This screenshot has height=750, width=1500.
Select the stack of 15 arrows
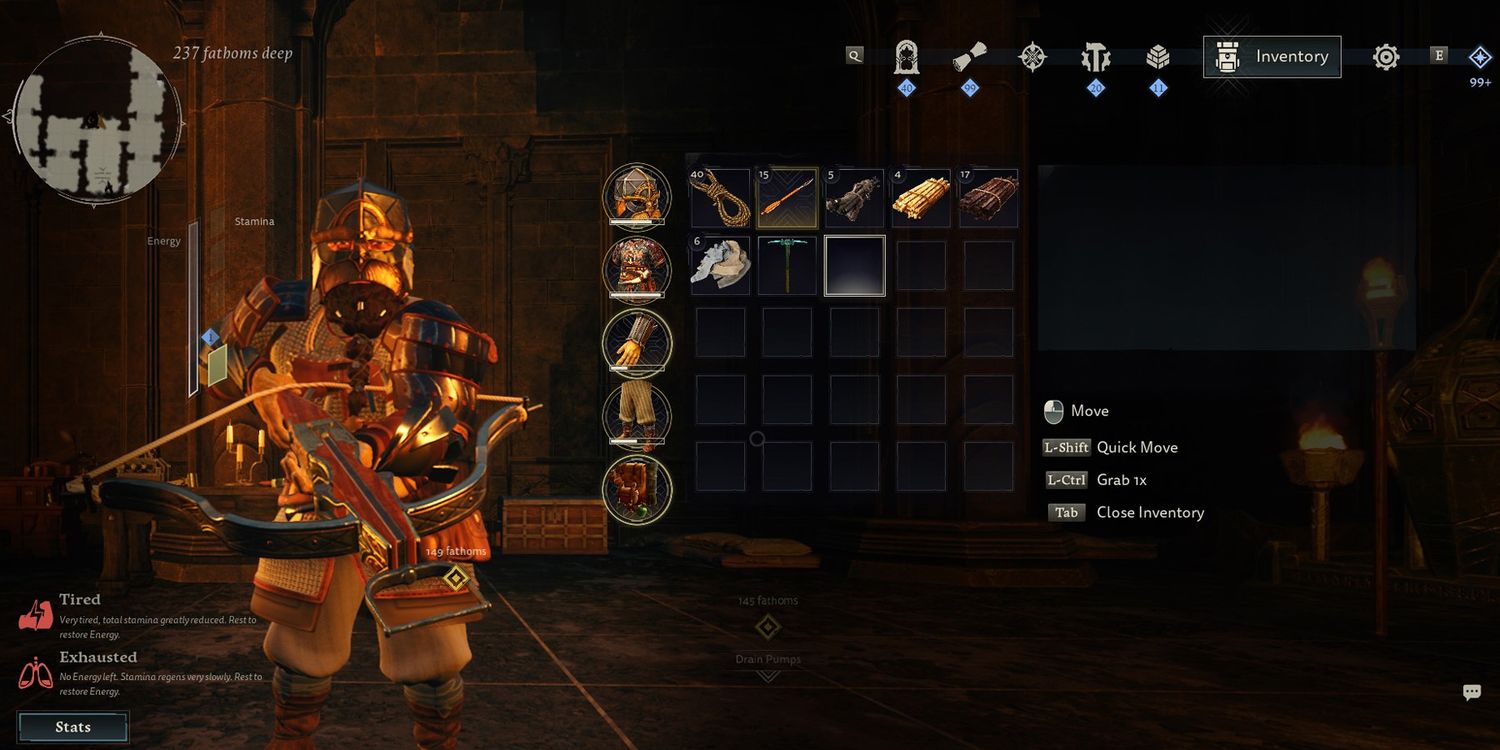point(787,198)
